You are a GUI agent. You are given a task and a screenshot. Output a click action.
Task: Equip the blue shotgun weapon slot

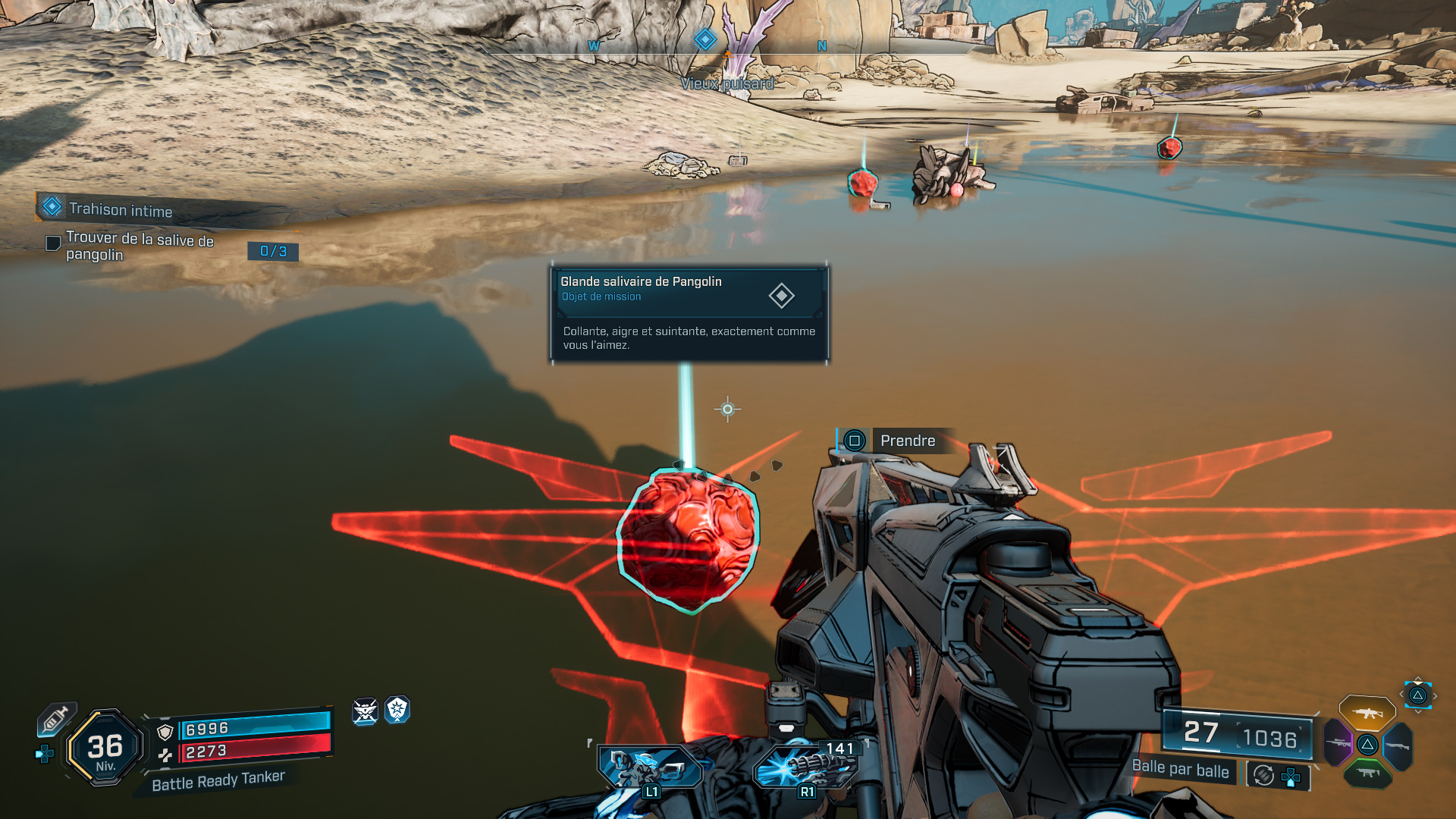[x=1397, y=746]
